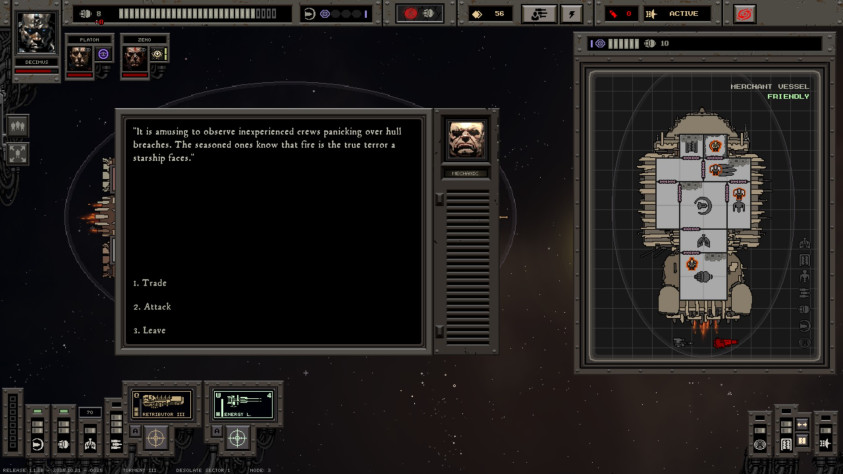Select the Attack dialogue option
Screen dimensions: 843x474
pyautogui.click(x=156, y=307)
